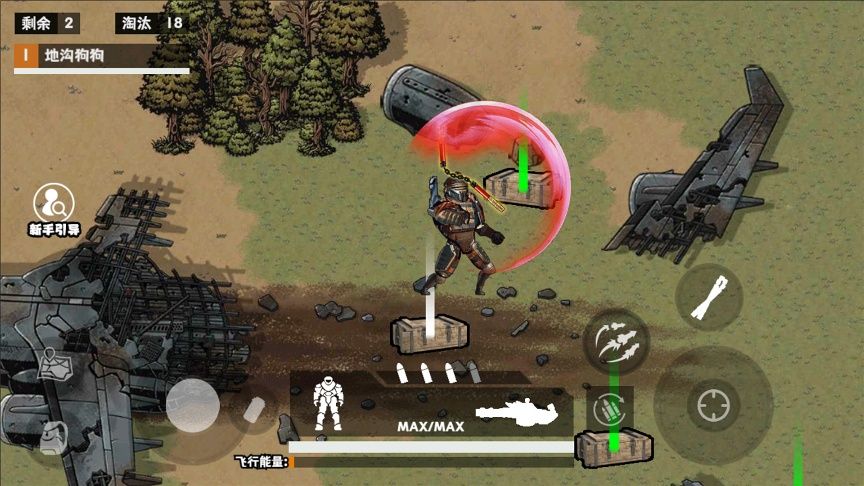Image resolution: width=864 pixels, height=486 pixels.
Task: Reload ammo with the bullet cycle button
Action: (x=609, y=409)
